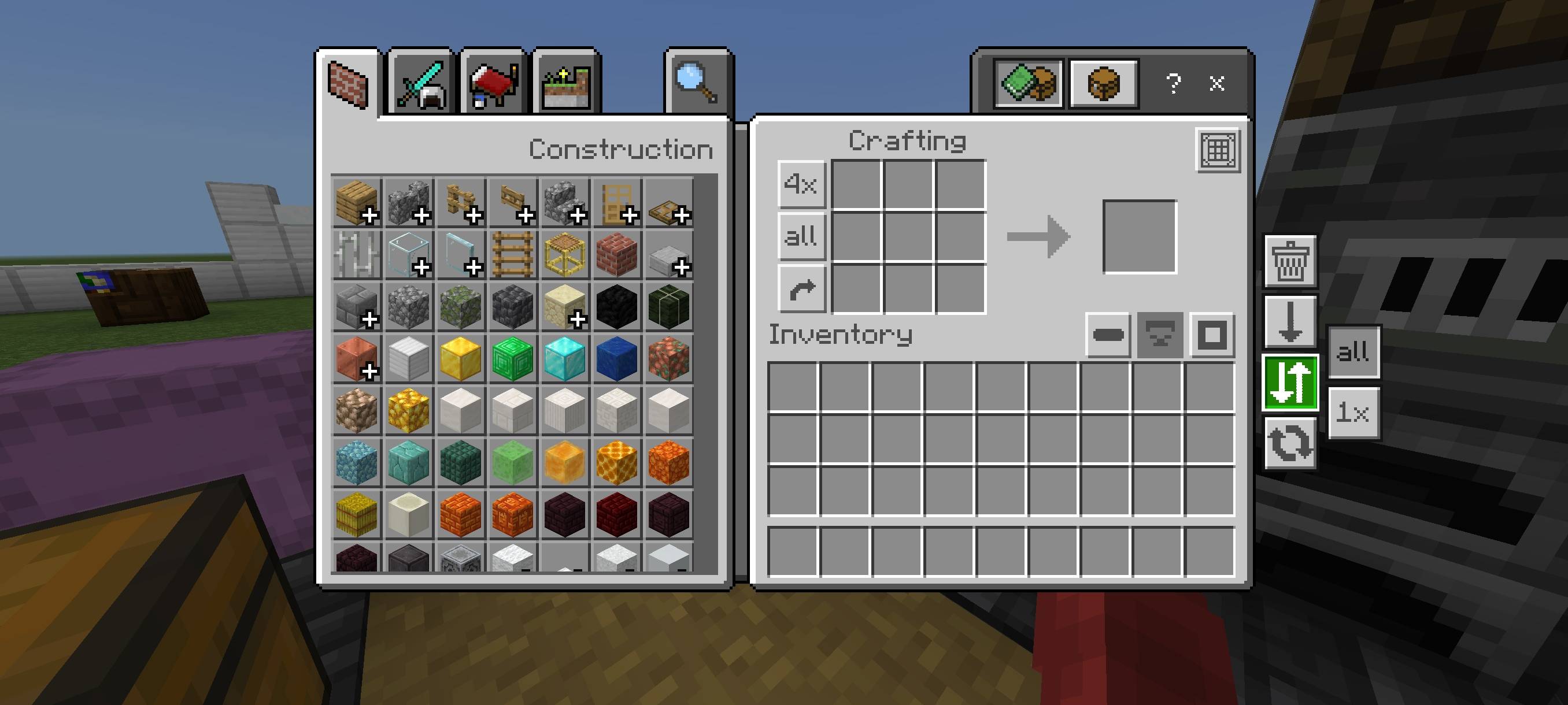Select the iron bars item

(356, 254)
